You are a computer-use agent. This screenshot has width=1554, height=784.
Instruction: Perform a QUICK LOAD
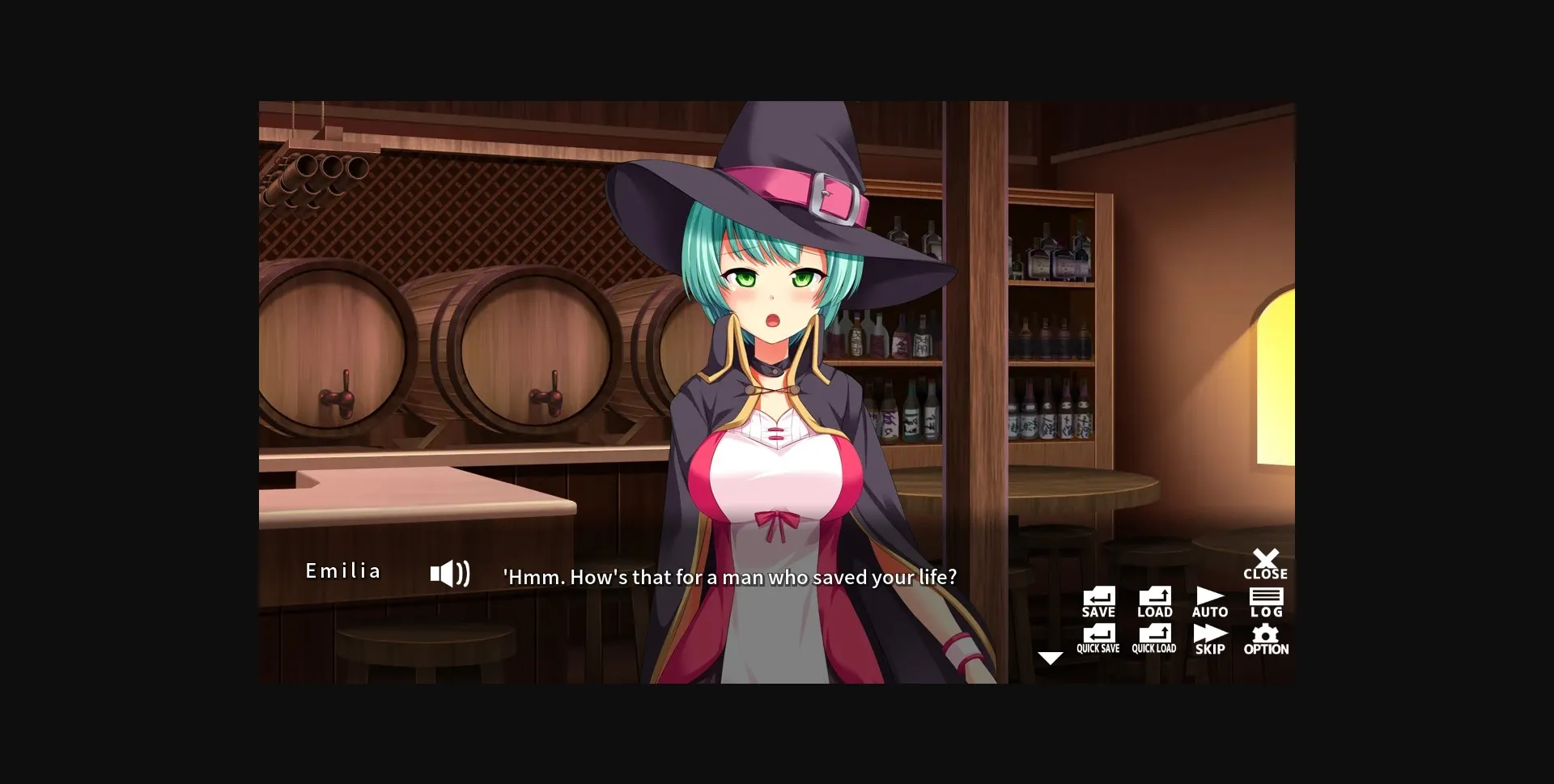click(1153, 638)
